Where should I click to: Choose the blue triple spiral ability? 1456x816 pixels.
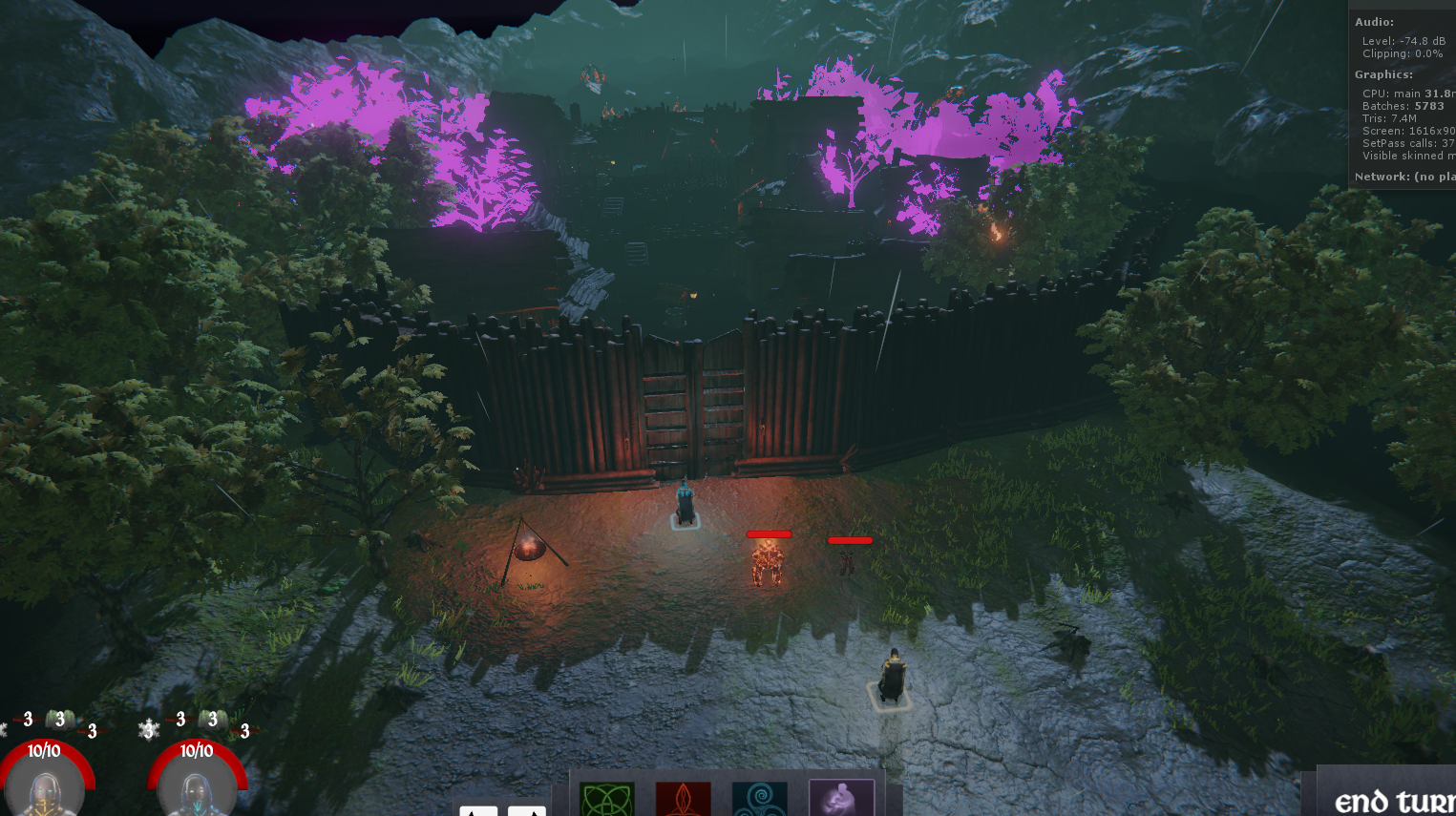[x=759, y=799]
